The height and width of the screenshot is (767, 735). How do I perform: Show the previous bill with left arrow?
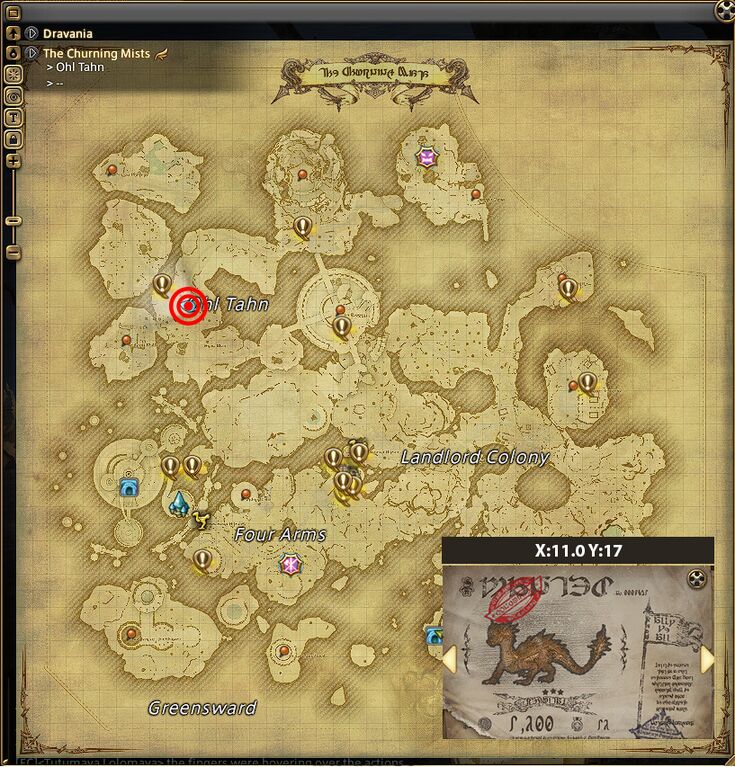coord(450,660)
